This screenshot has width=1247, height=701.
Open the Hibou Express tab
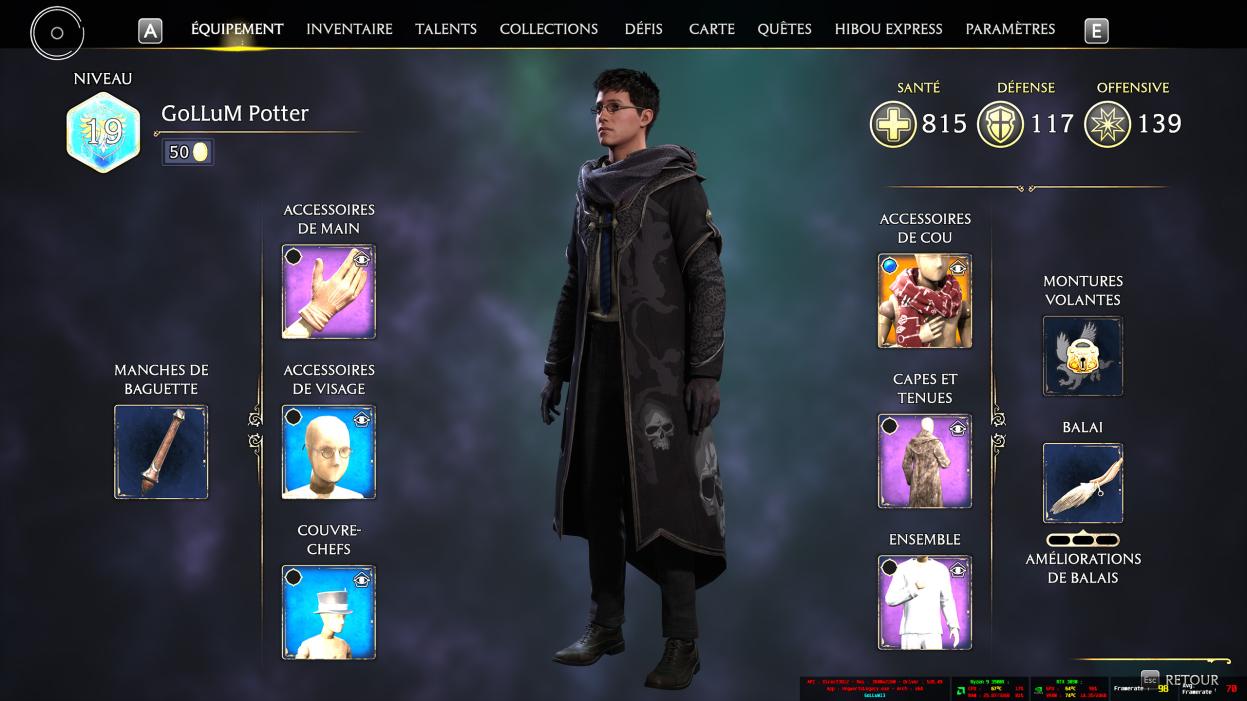pyautogui.click(x=889, y=29)
